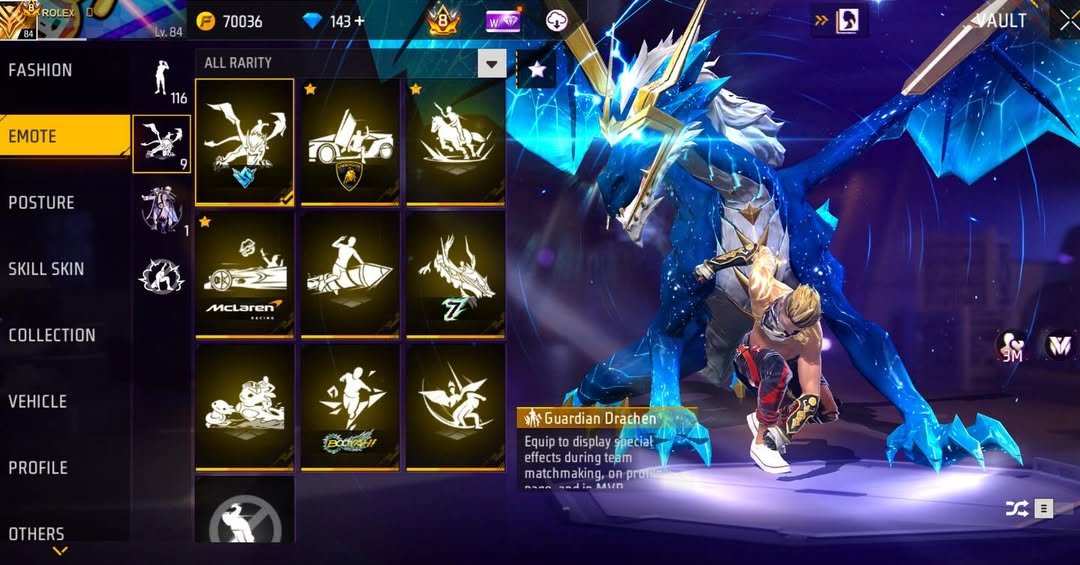Screen dimensions: 1080x565
Task: Pick the McLaren Racing emote
Action: coord(244,273)
